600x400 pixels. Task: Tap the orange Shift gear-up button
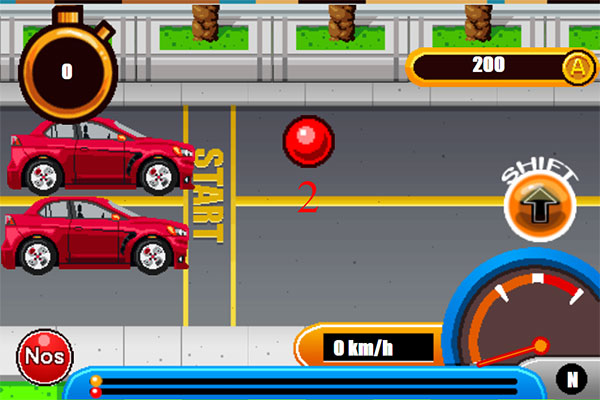point(540,207)
